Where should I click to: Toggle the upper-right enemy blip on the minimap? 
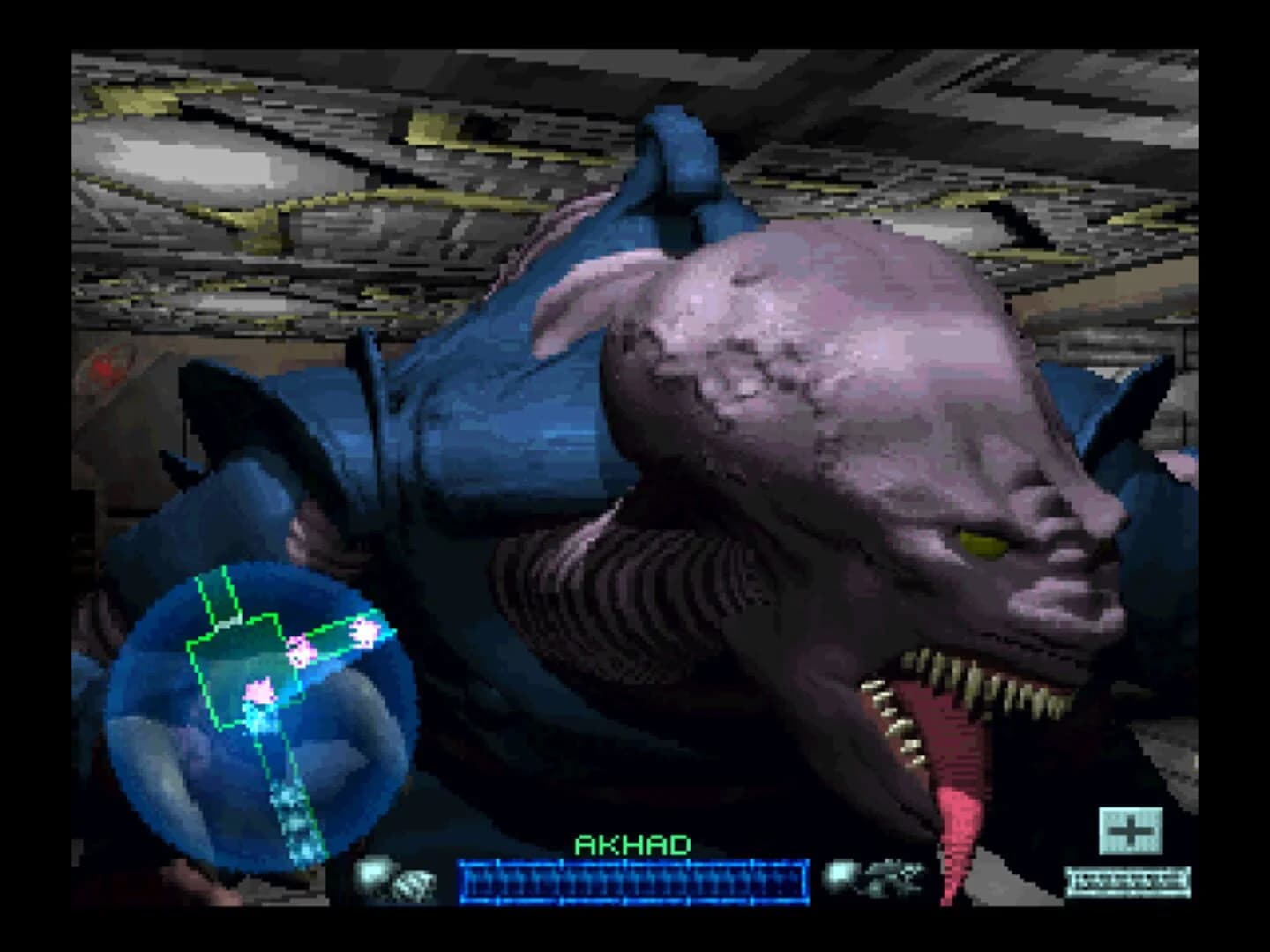[367, 633]
